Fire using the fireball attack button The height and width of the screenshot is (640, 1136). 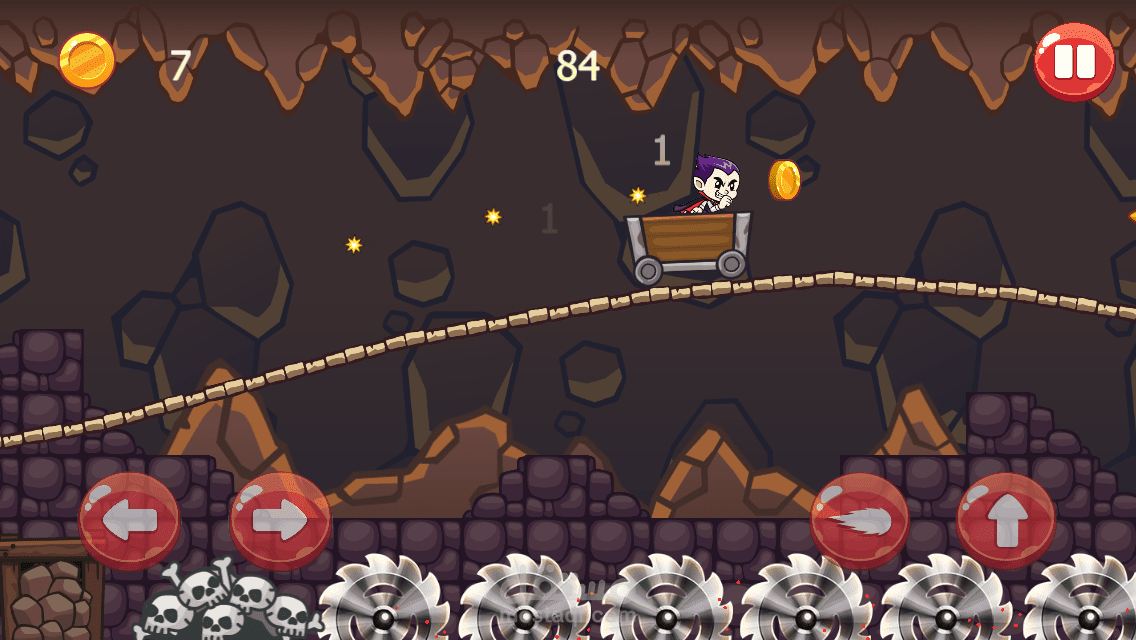[859, 520]
